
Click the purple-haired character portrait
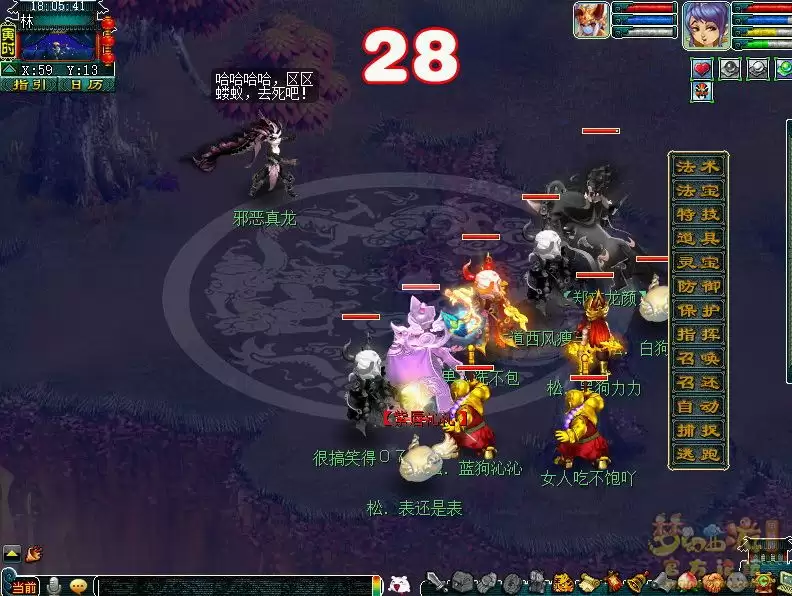[704, 24]
